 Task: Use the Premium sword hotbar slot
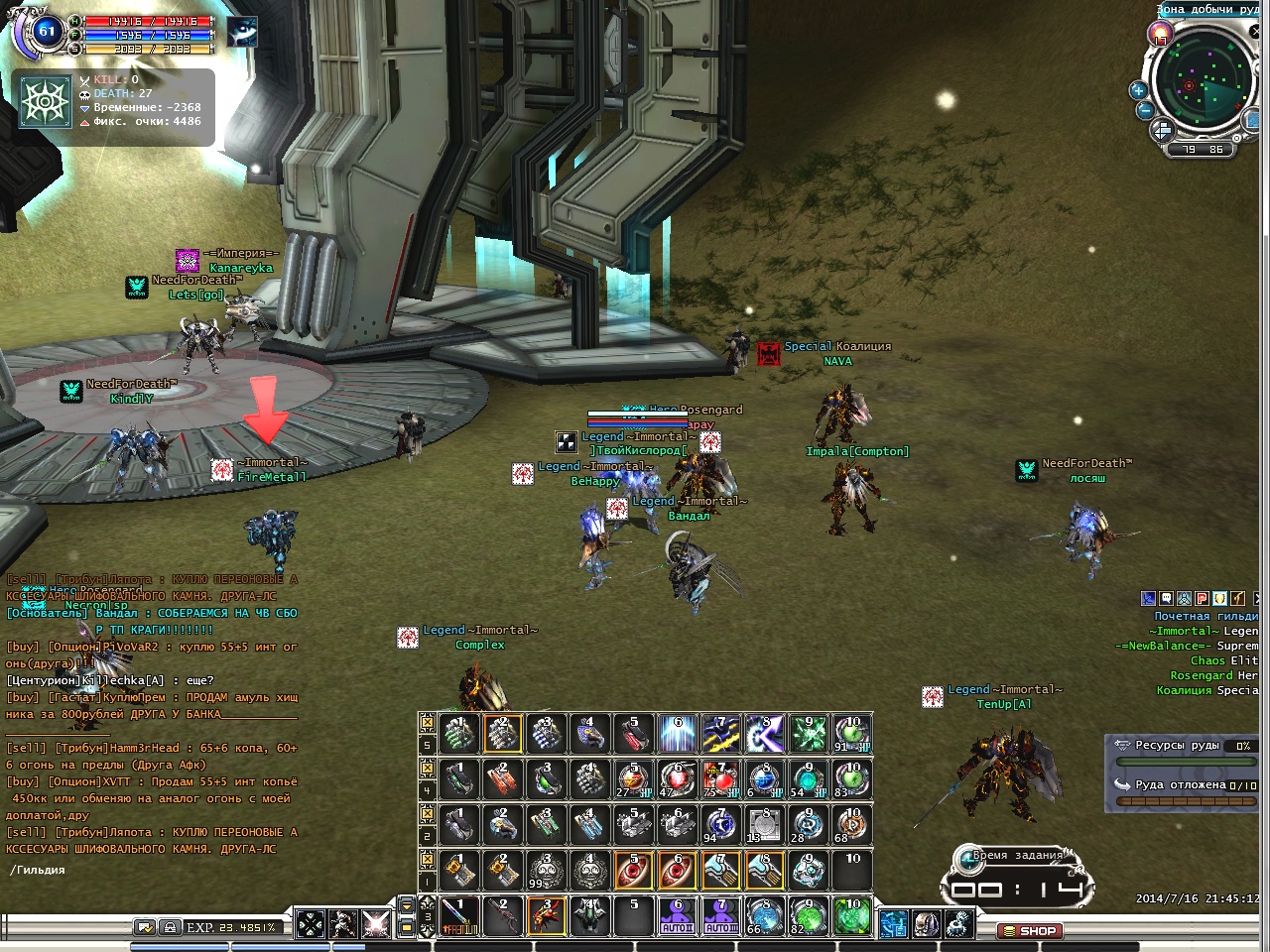coord(458,916)
